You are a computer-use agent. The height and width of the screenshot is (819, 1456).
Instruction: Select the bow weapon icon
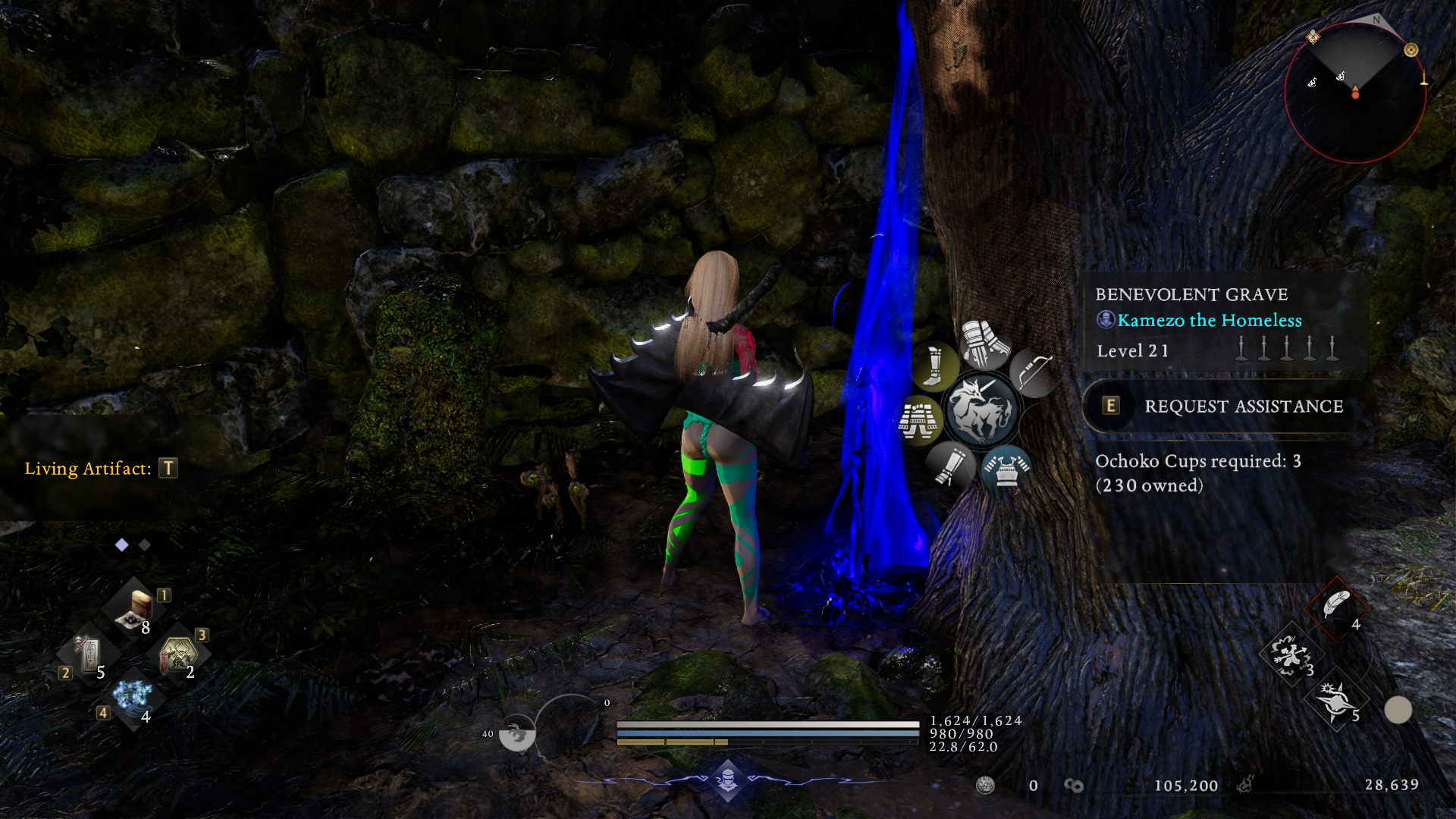(1032, 372)
